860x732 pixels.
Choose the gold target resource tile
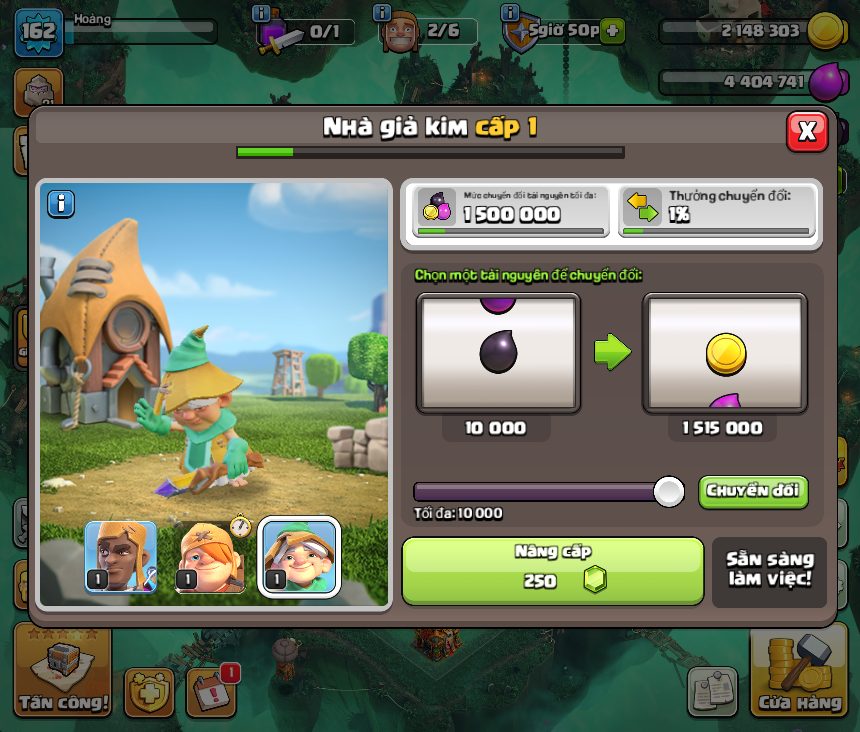(x=724, y=353)
